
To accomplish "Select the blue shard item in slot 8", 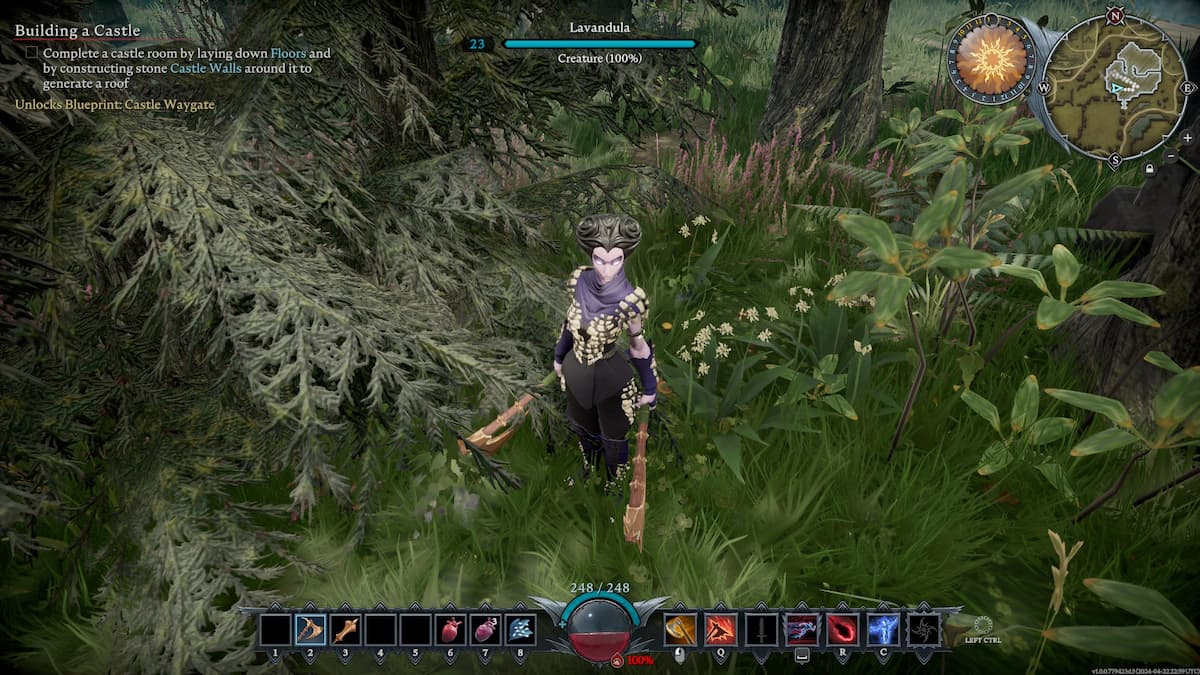I will coord(520,629).
